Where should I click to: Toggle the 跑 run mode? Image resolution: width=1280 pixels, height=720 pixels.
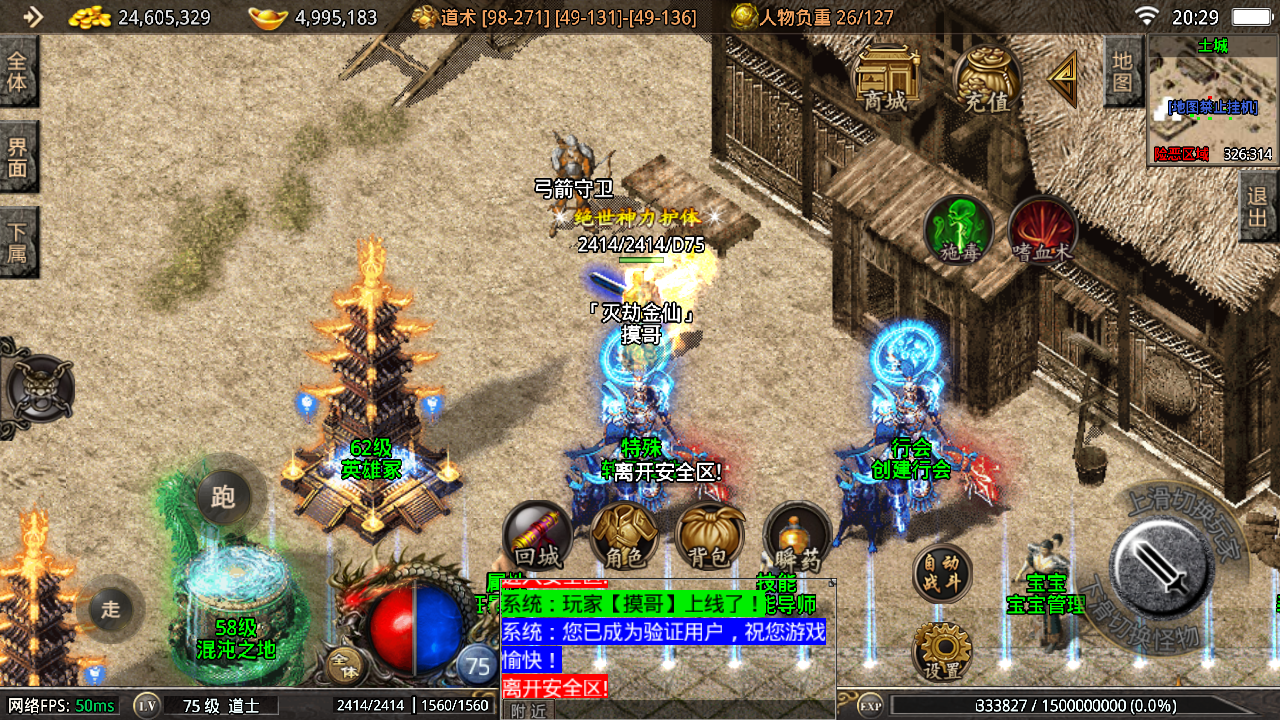[223, 496]
